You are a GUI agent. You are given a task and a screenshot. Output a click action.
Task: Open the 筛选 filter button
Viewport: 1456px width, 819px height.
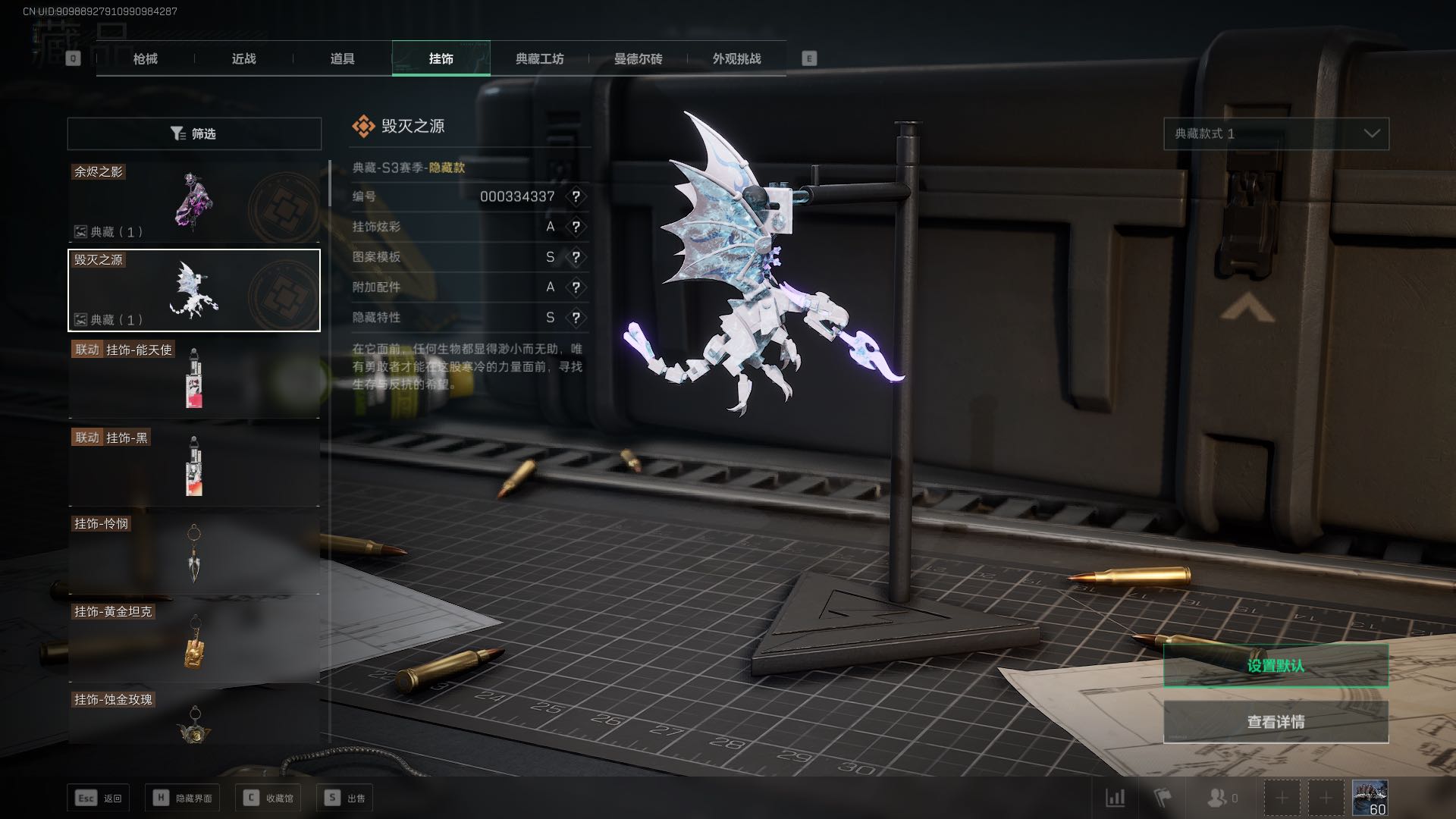pyautogui.click(x=194, y=133)
